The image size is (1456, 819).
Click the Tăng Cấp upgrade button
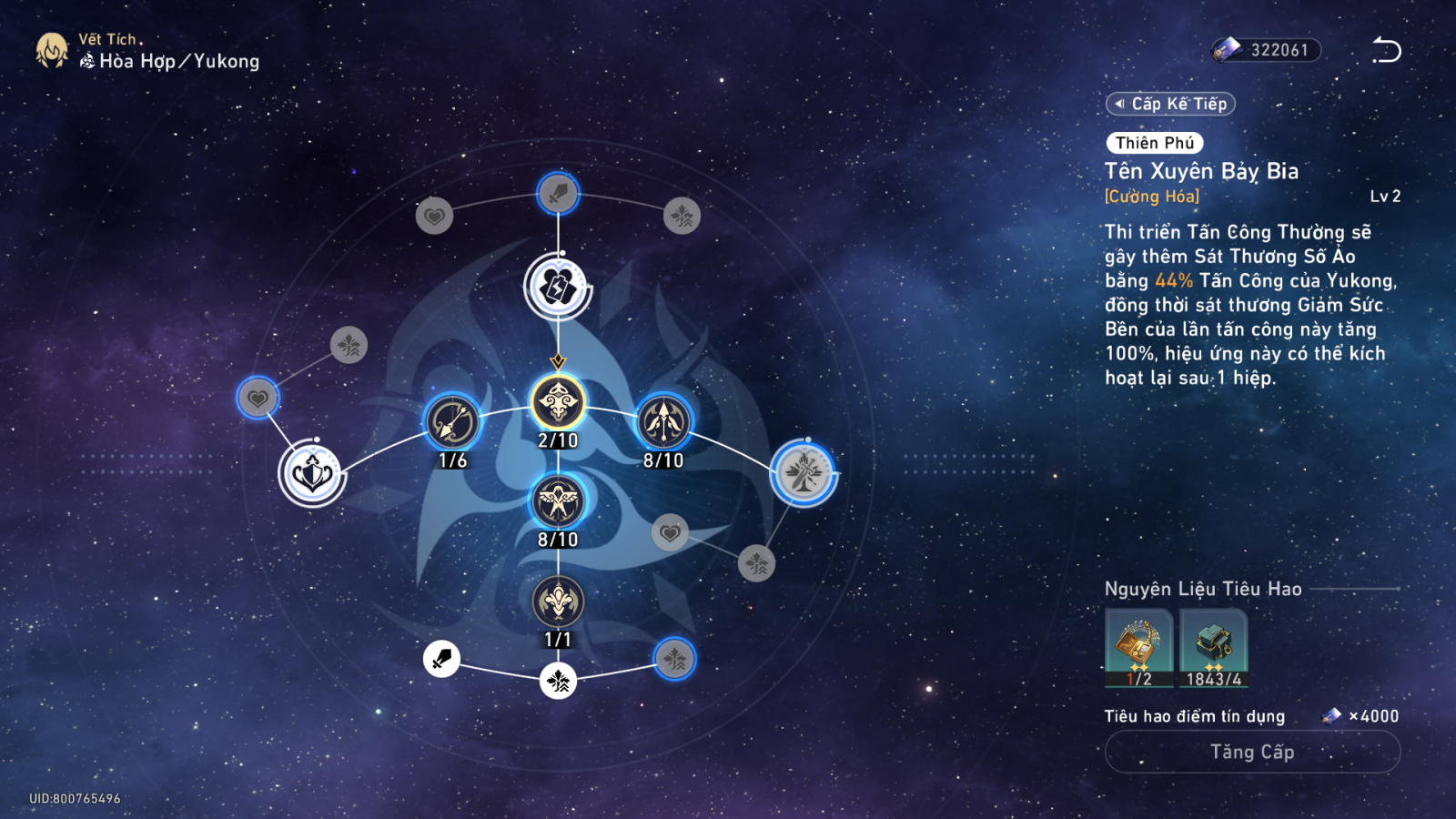1252,752
